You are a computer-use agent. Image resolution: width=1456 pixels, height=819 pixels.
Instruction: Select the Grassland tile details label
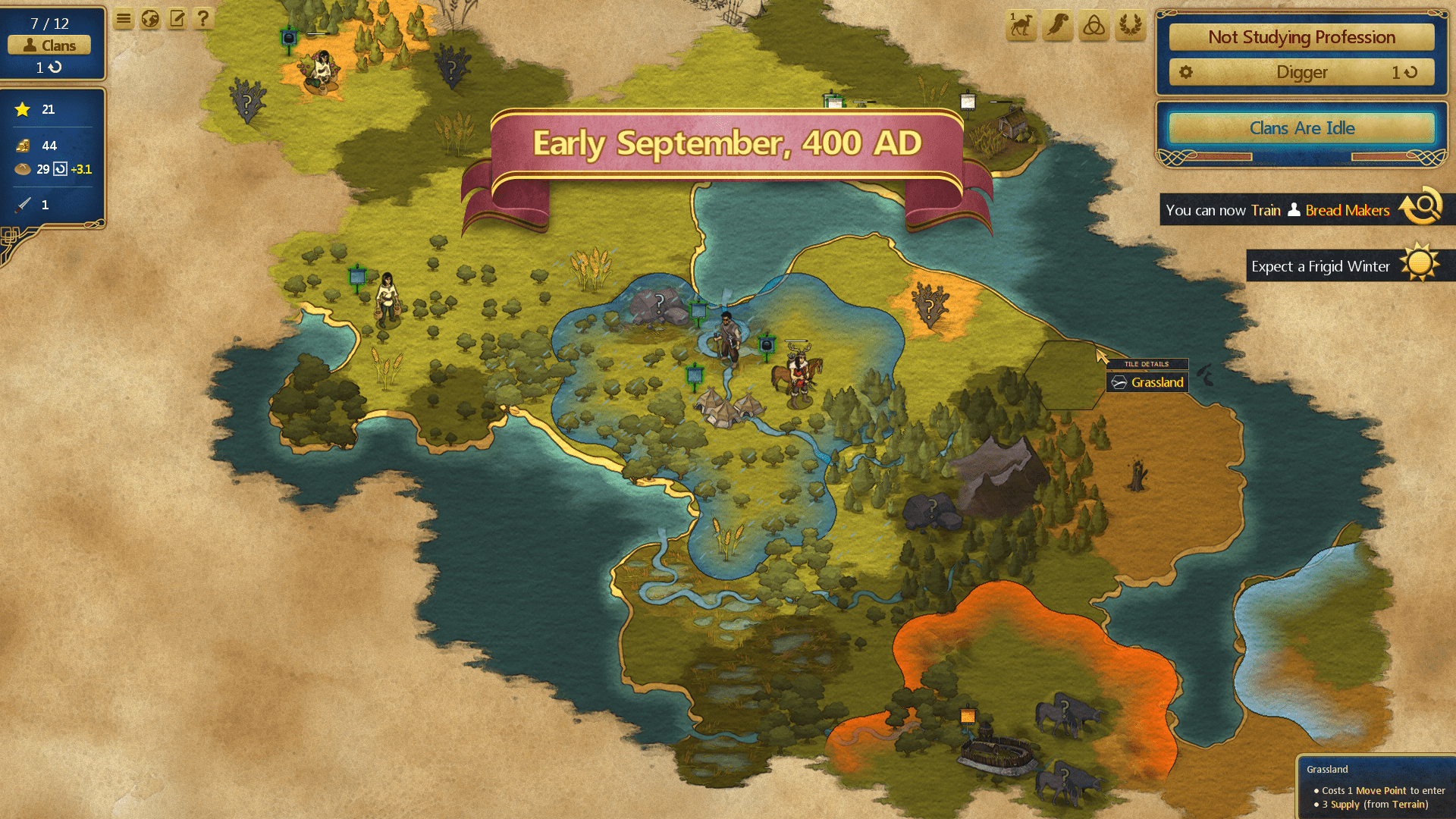click(x=1148, y=382)
